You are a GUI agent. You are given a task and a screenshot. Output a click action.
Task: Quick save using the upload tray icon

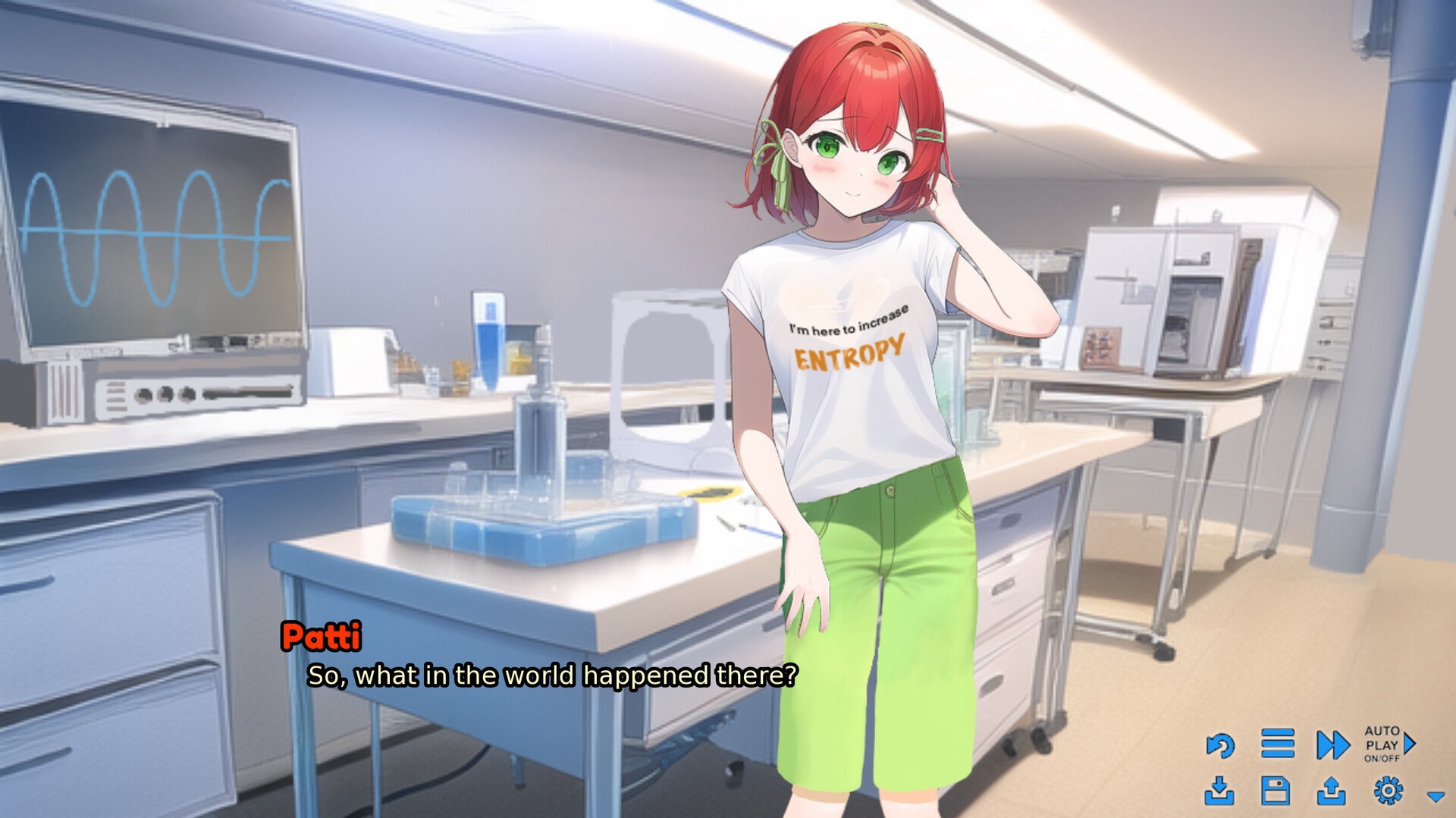pos(1332,791)
